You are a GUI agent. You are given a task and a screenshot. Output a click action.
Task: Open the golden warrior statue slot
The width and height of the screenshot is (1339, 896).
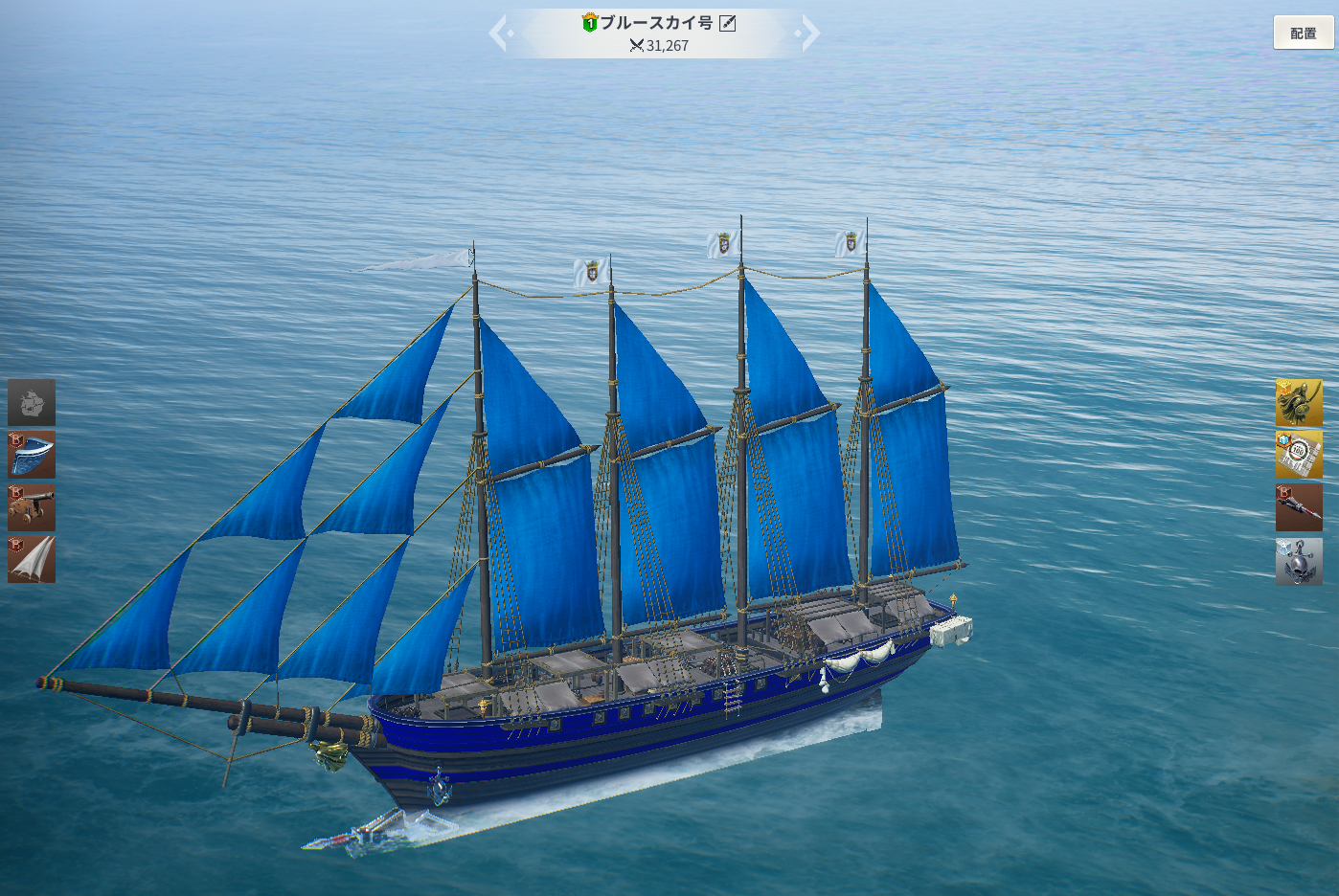point(1299,402)
